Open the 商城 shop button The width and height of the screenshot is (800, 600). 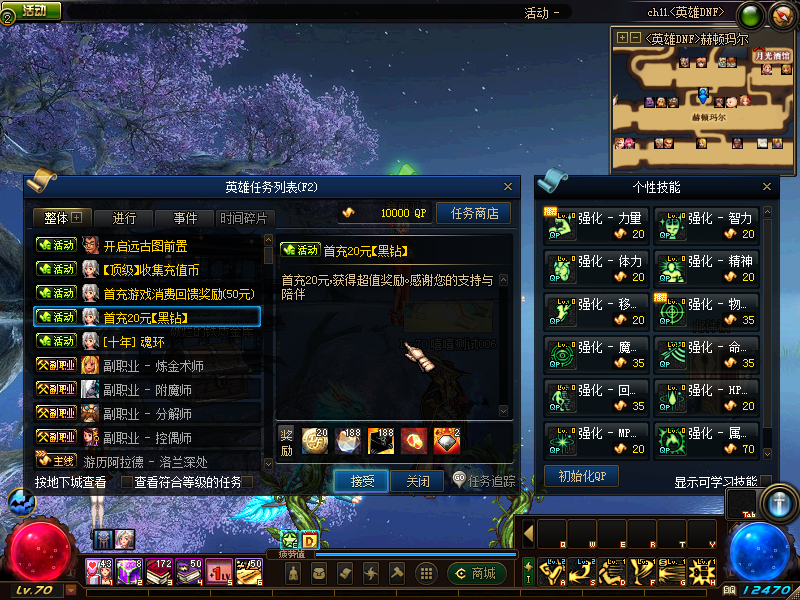(477, 573)
